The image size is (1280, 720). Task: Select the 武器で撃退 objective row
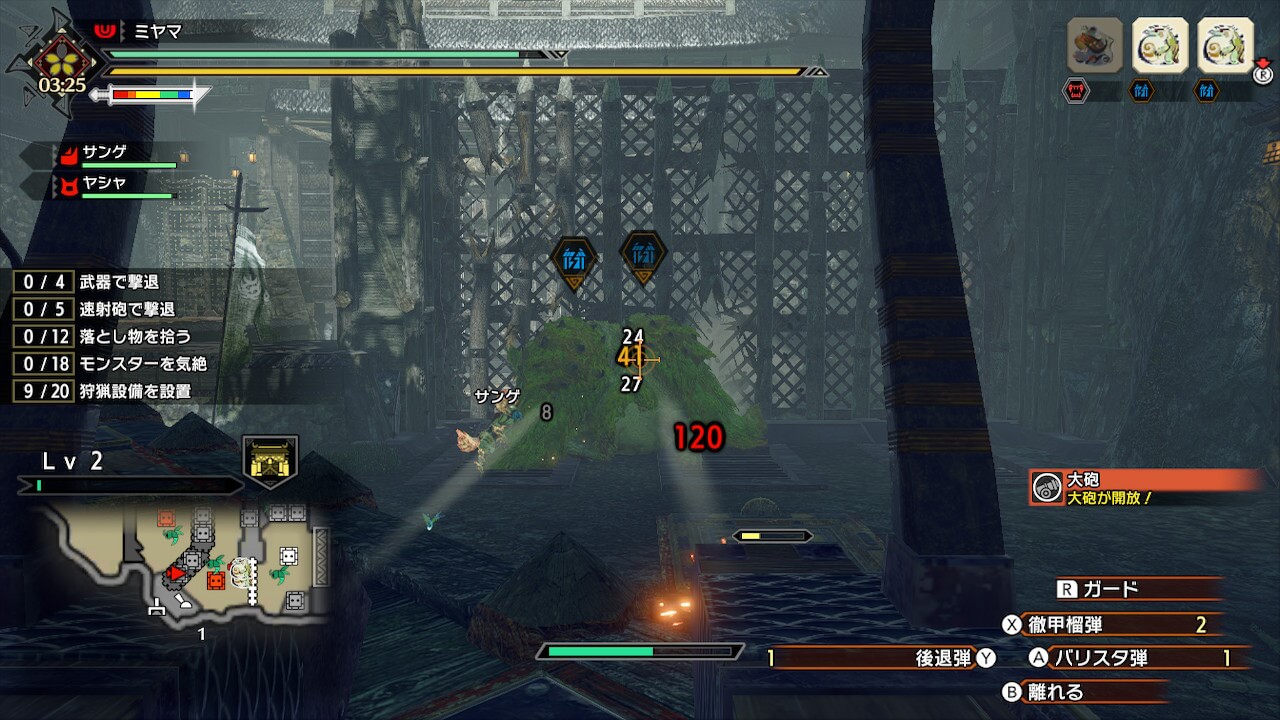(x=110, y=282)
